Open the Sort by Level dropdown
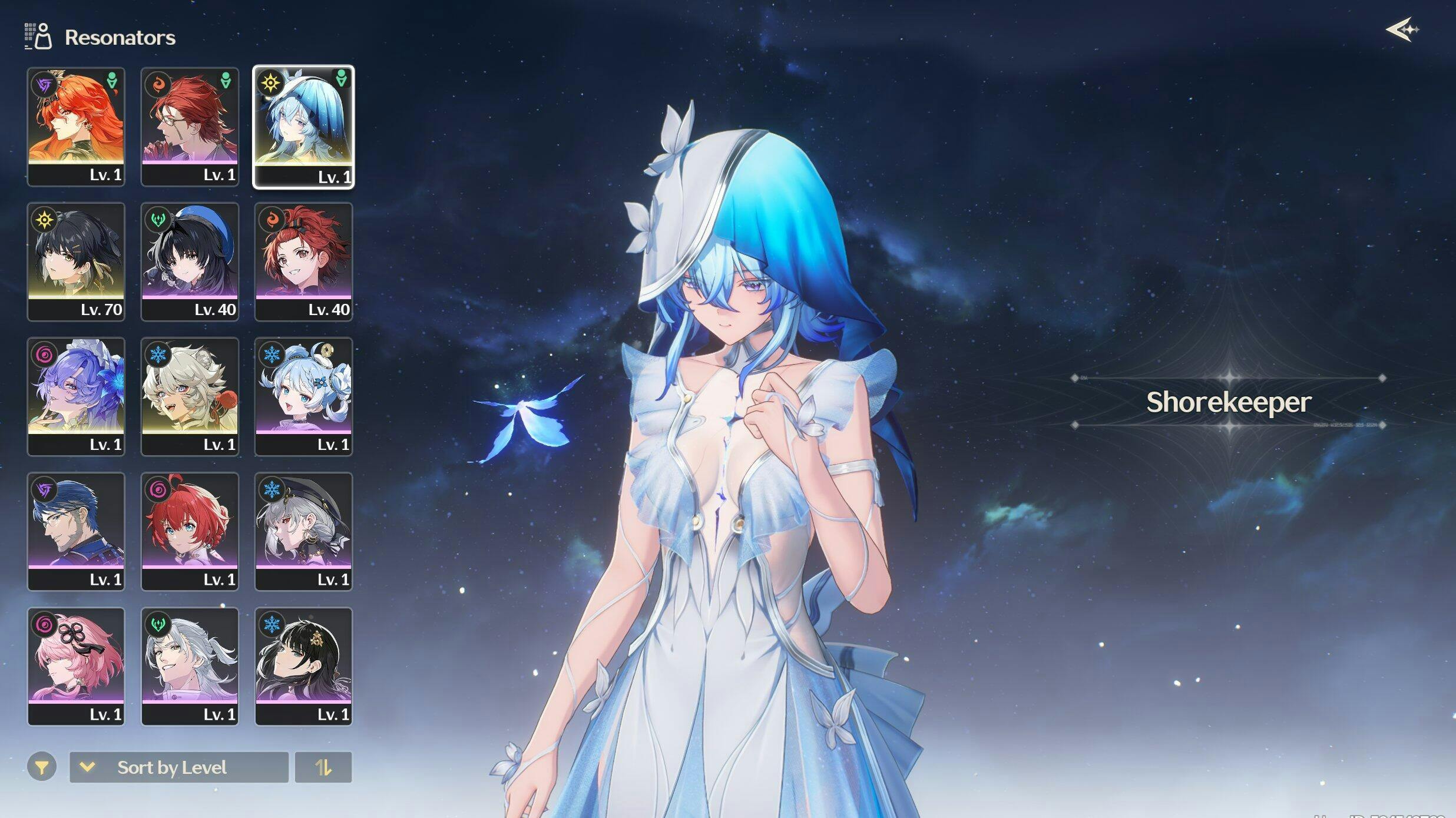This screenshot has width=1456, height=818. pyautogui.click(x=178, y=767)
